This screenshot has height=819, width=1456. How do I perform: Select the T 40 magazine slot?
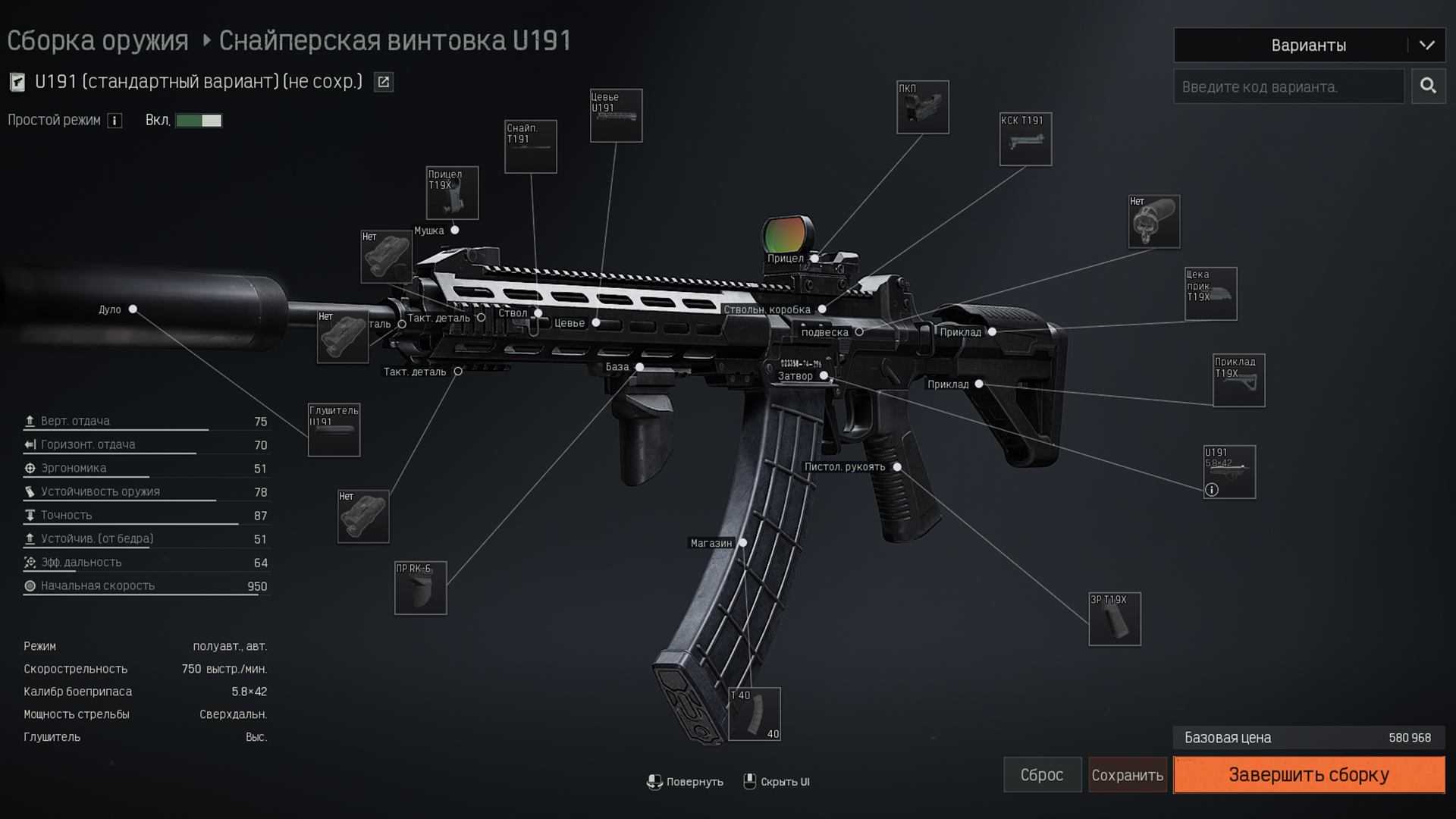[754, 714]
